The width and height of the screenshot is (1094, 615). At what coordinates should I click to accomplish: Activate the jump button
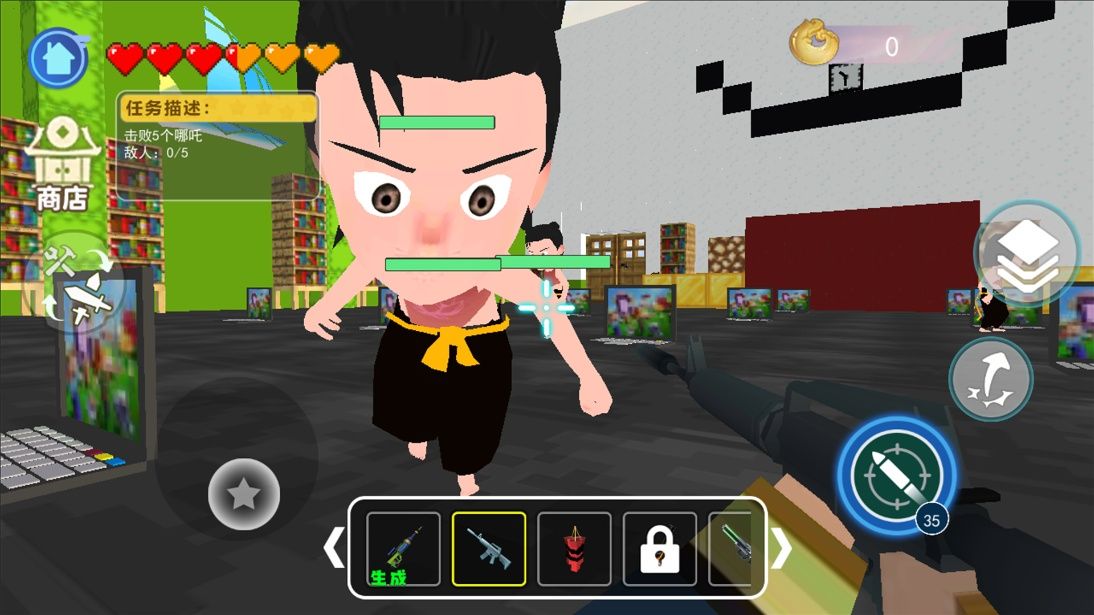[990, 378]
